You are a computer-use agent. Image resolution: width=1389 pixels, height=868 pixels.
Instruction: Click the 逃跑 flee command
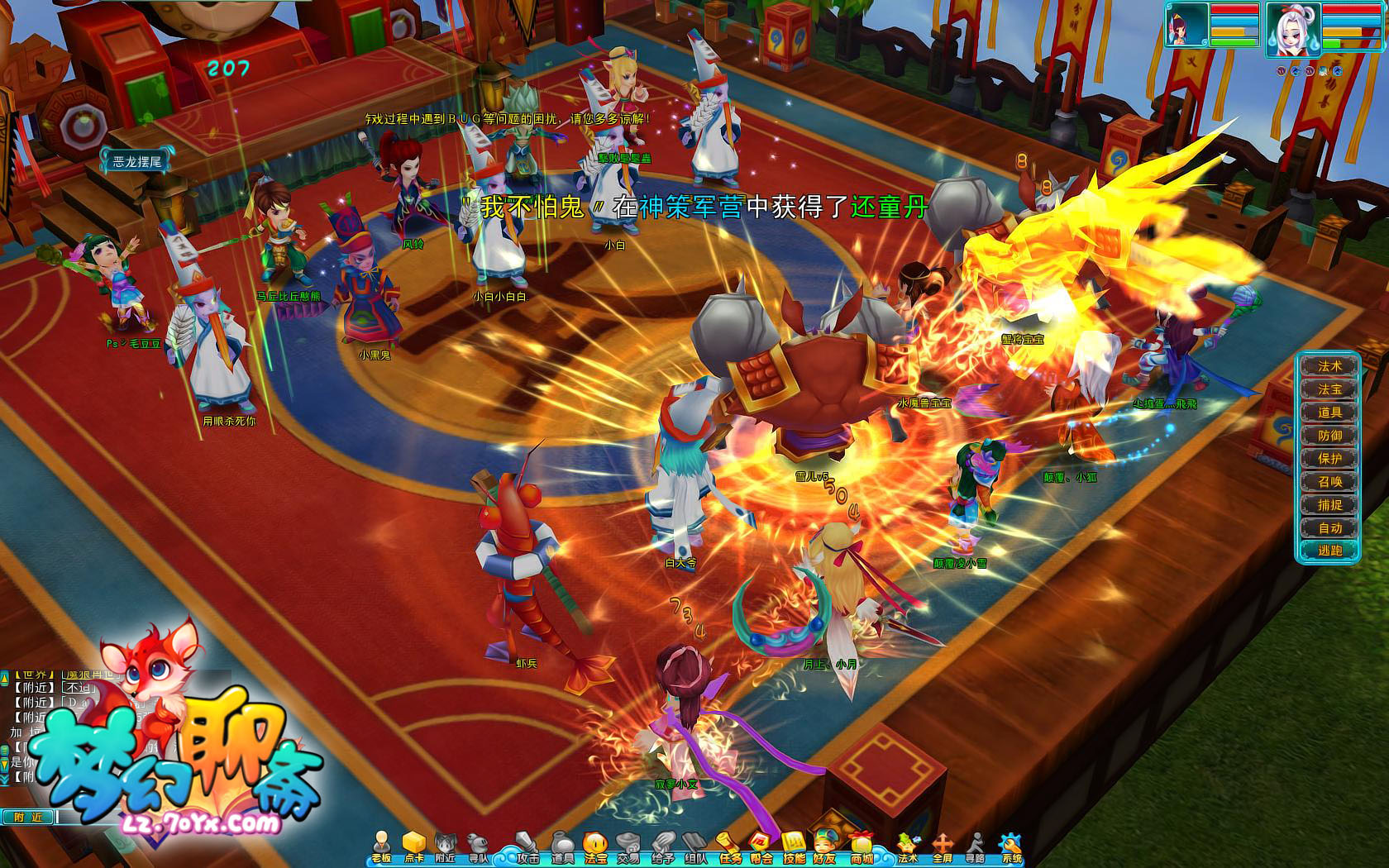1329,551
